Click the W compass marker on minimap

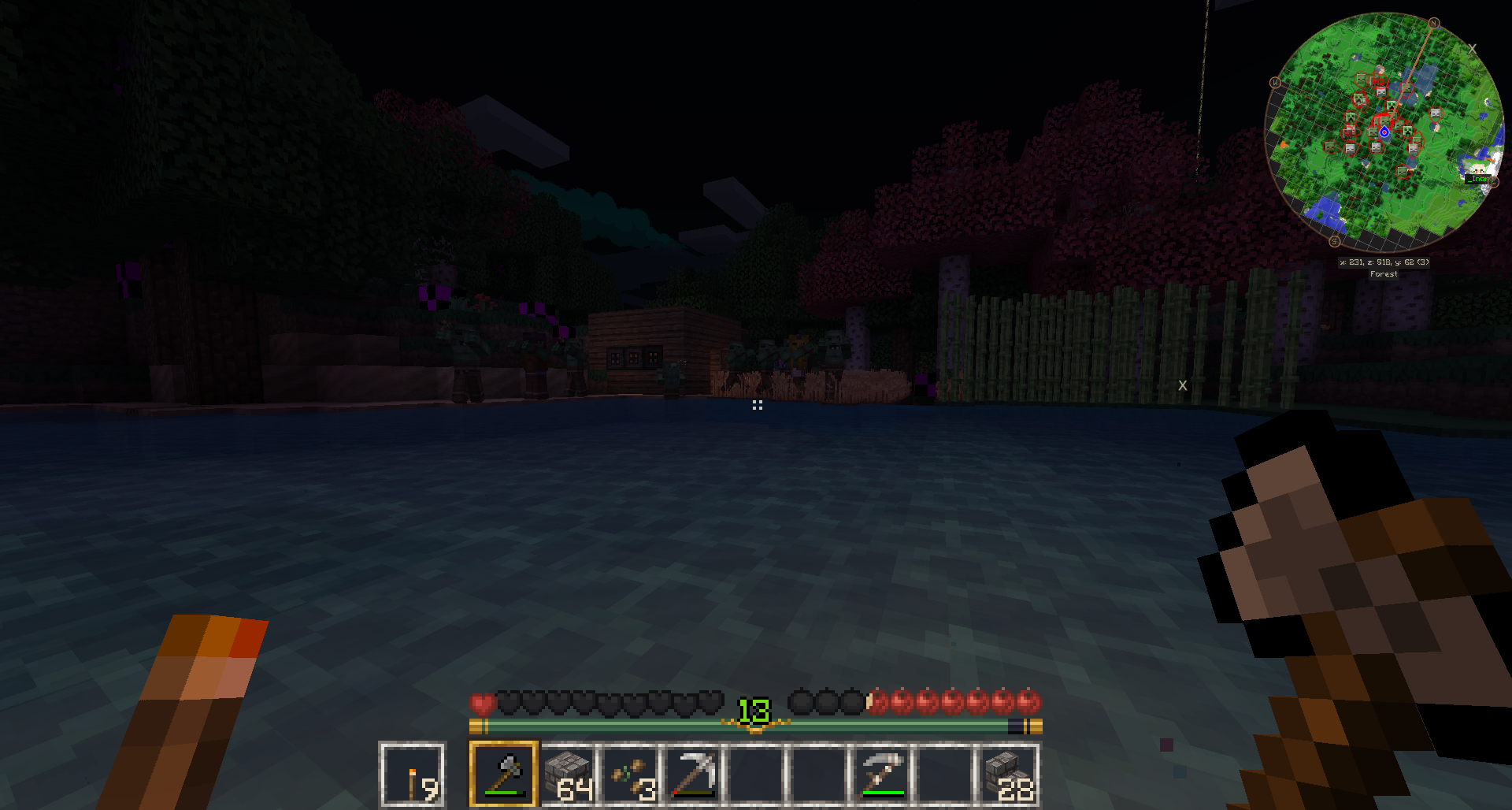tap(1275, 83)
